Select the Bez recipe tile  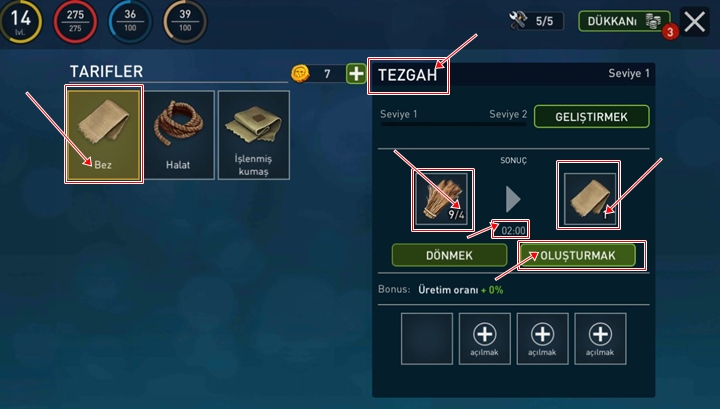pos(104,134)
